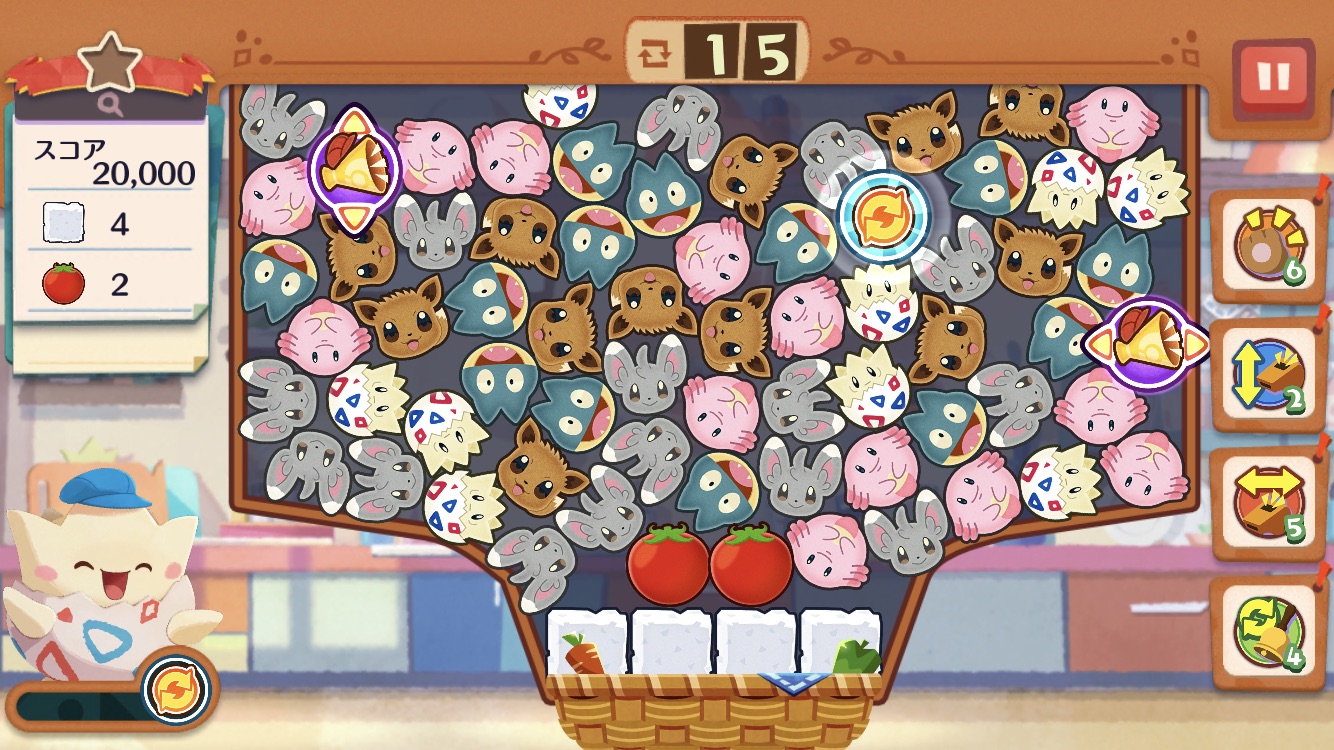Screen dimensions: 1334x750
Task: Tap the vertical megaphone skill piece on the board
Action: (354, 166)
